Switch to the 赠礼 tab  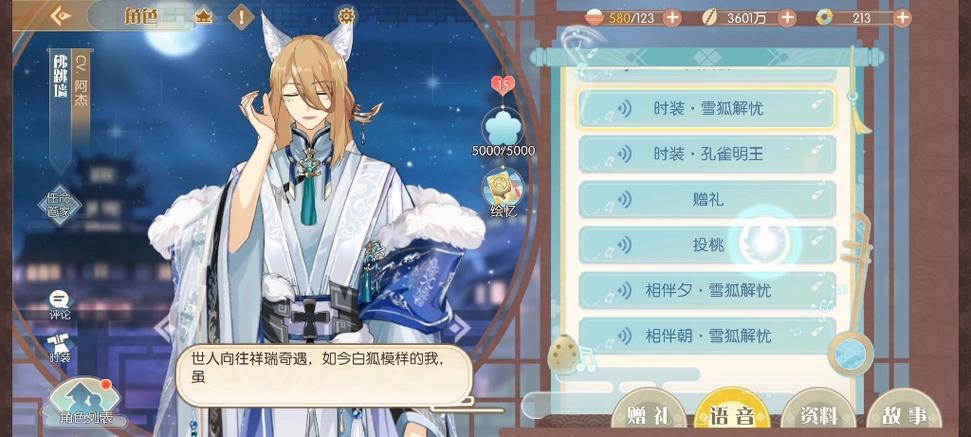(647, 415)
